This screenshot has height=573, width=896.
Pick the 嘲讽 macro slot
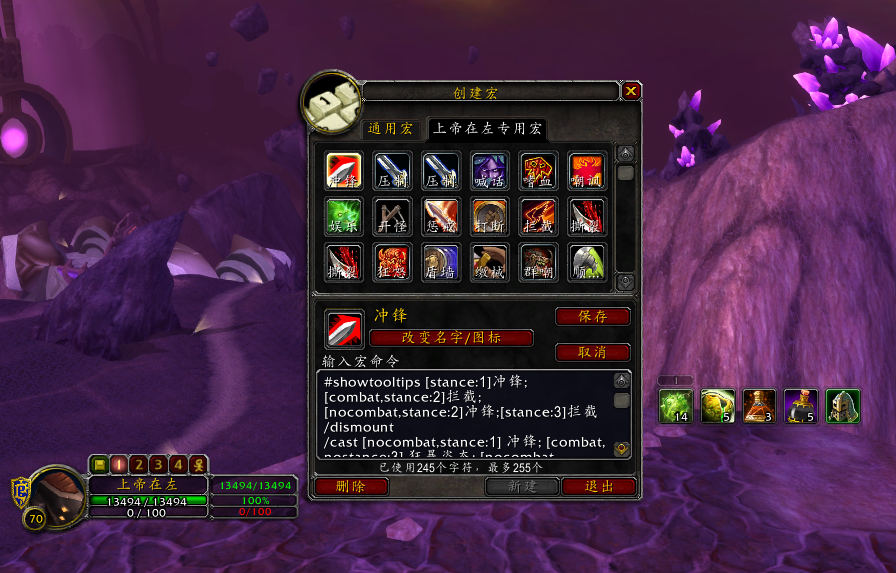tap(587, 171)
